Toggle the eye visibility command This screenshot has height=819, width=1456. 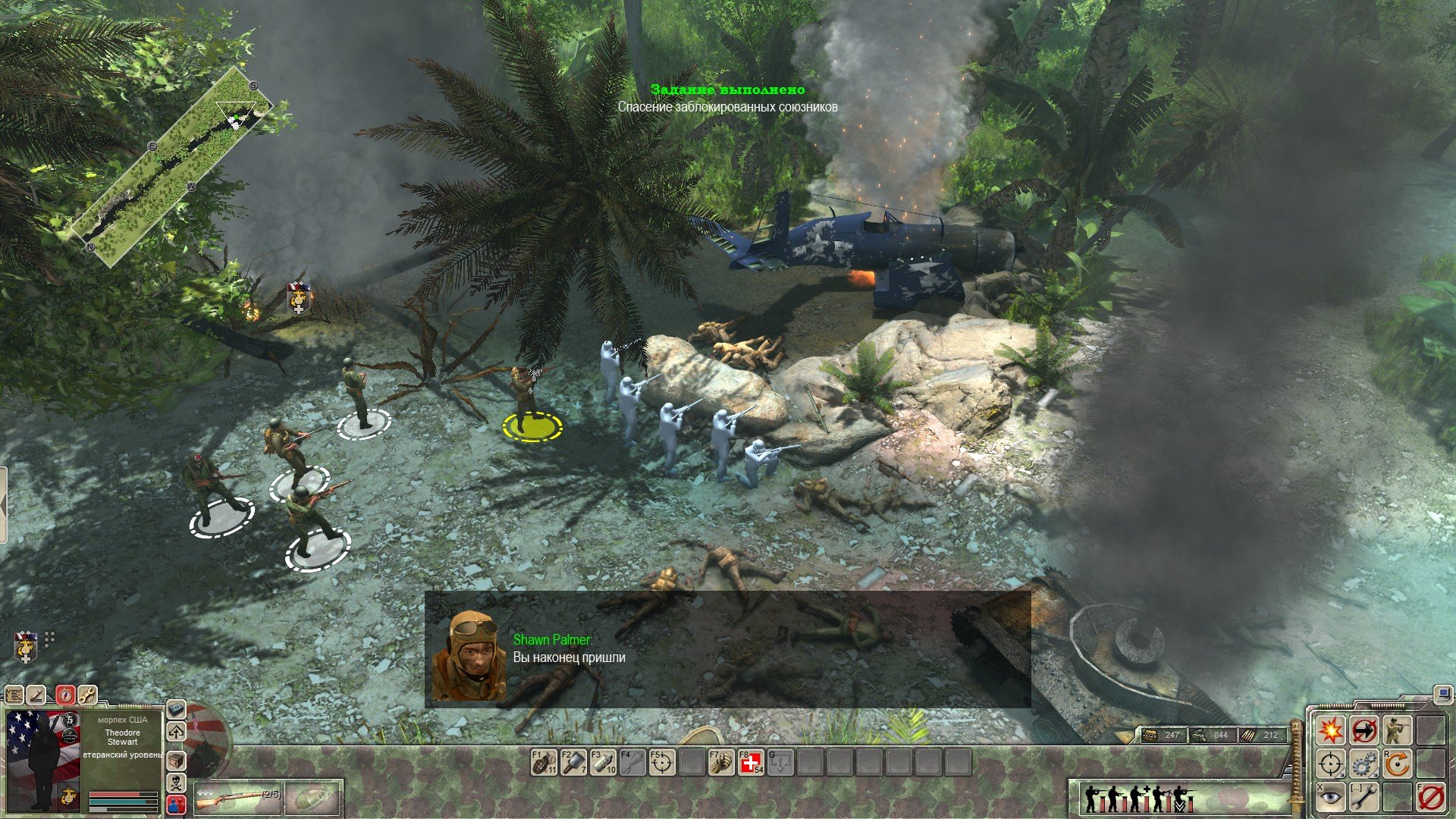pos(1330,797)
